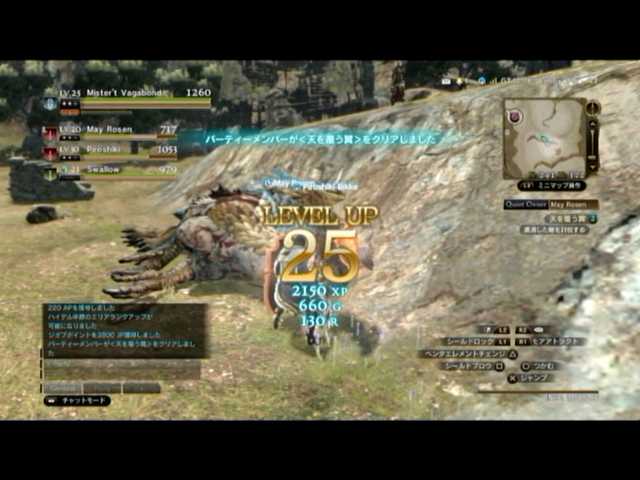Open the Quest Owner May Rosen tracker
This screenshot has height=480, width=640.
click(552, 204)
